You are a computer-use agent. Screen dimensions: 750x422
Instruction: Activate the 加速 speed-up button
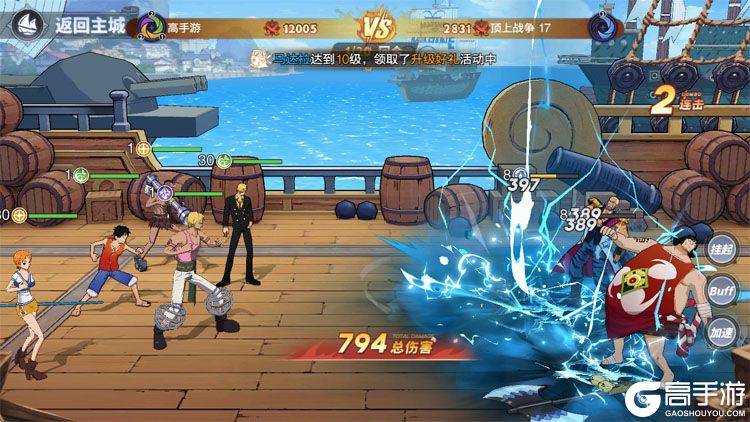[723, 332]
